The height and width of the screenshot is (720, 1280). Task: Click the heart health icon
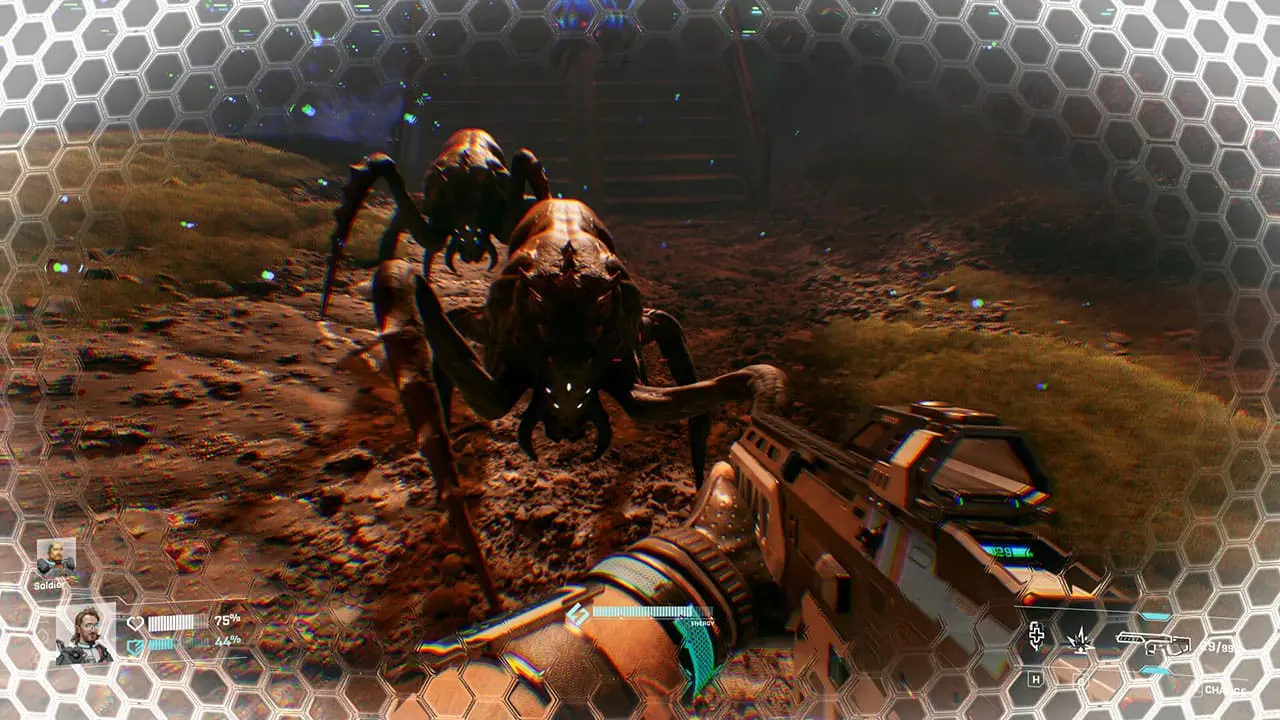tap(136, 621)
